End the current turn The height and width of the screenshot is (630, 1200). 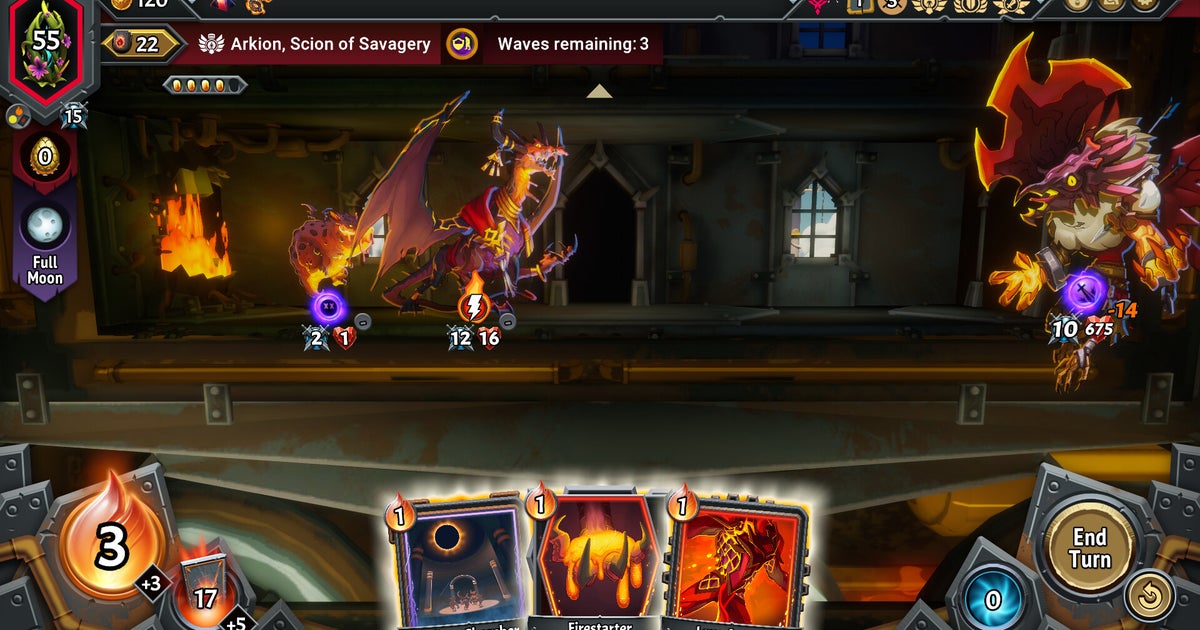[x=1089, y=548]
